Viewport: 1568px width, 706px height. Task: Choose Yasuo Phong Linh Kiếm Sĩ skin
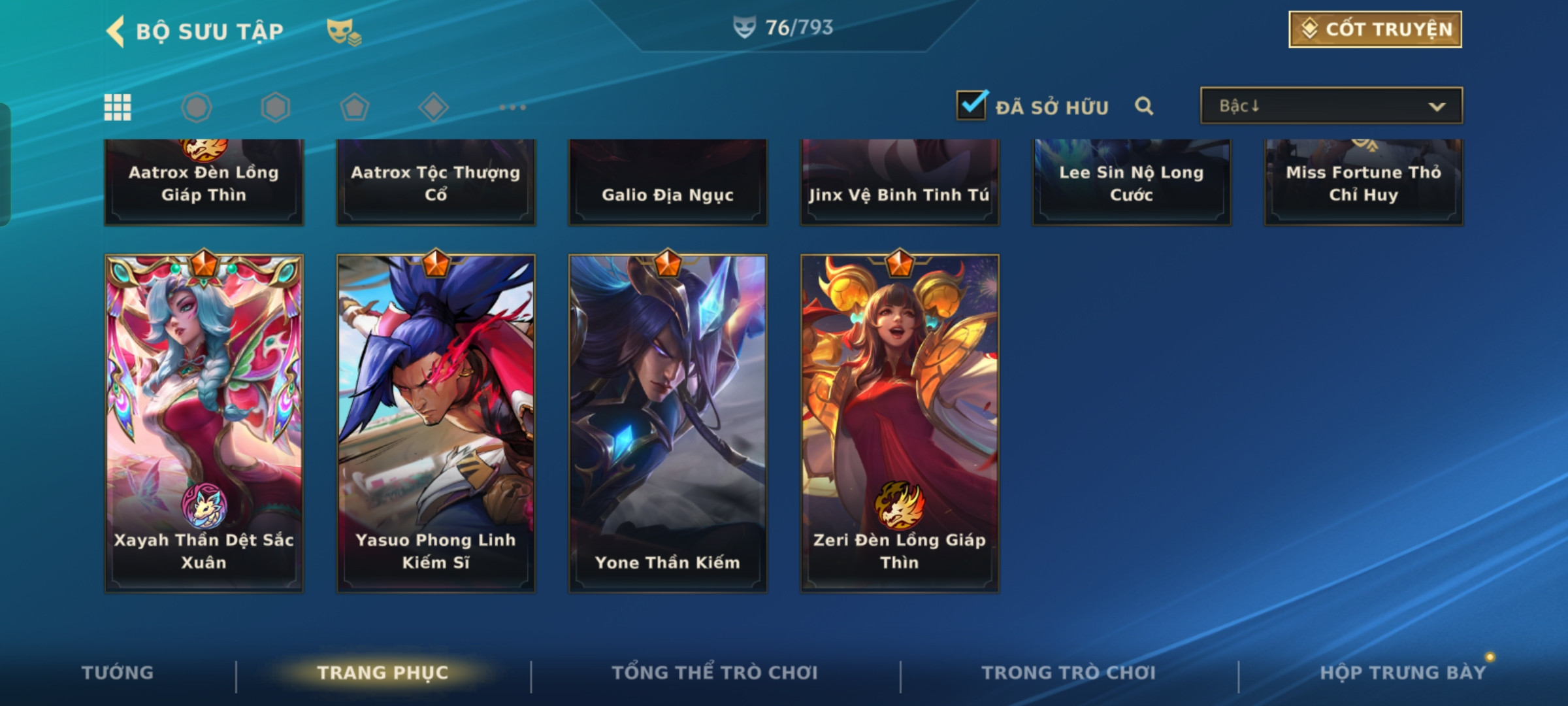(x=436, y=423)
